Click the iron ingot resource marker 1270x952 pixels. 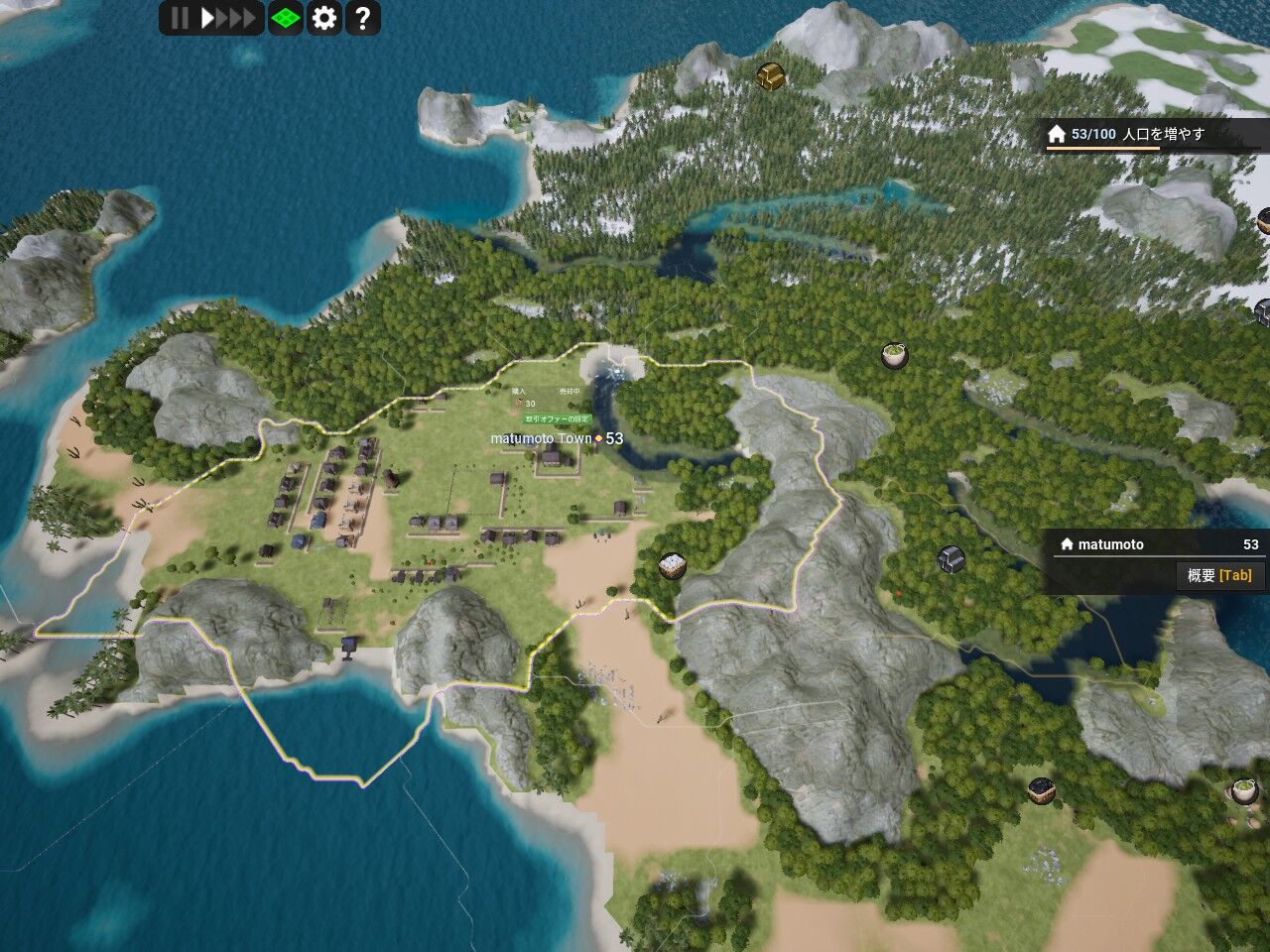coord(952,559)
